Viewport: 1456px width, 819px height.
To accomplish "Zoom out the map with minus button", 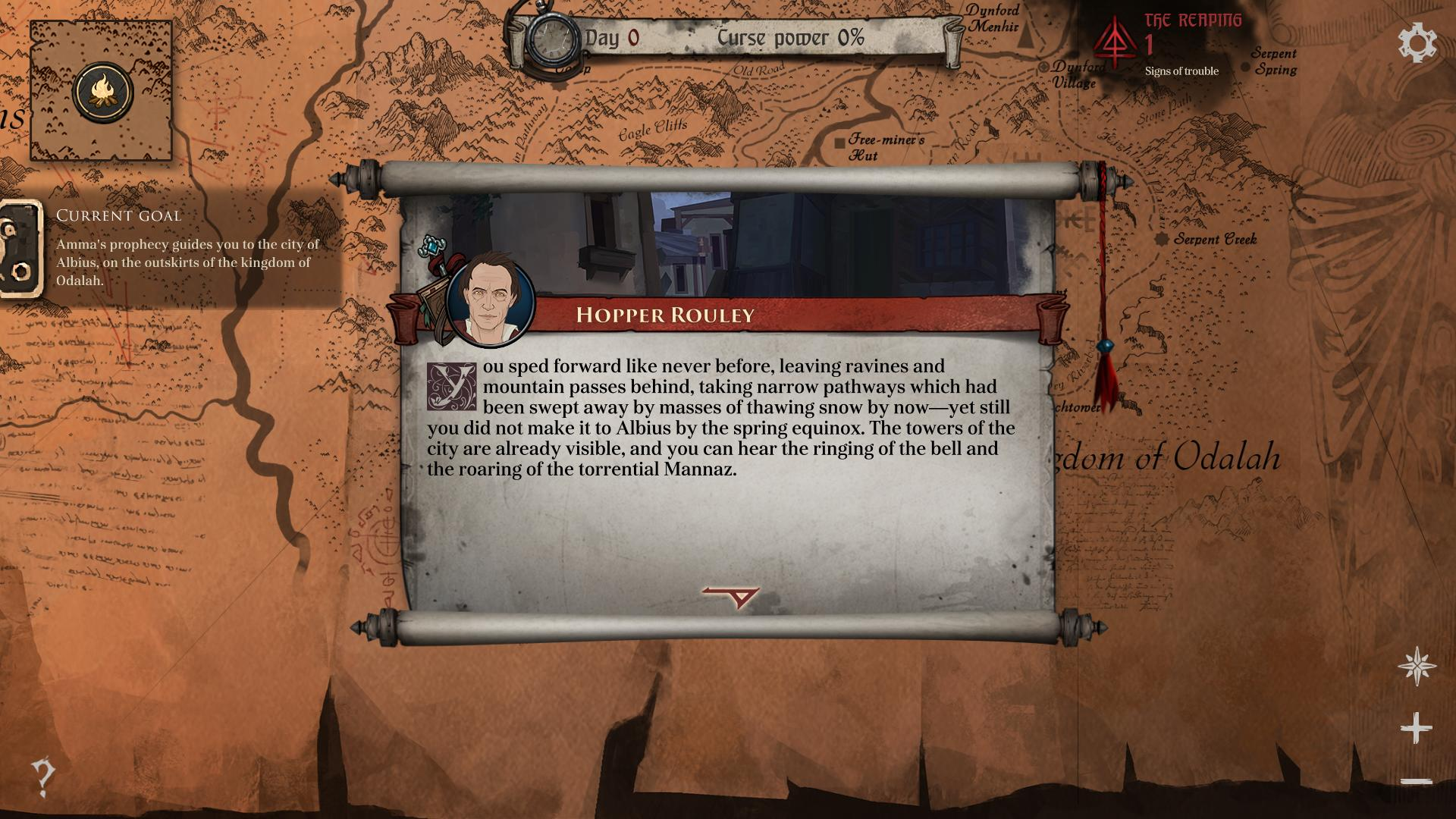I will coord(1416,781).
